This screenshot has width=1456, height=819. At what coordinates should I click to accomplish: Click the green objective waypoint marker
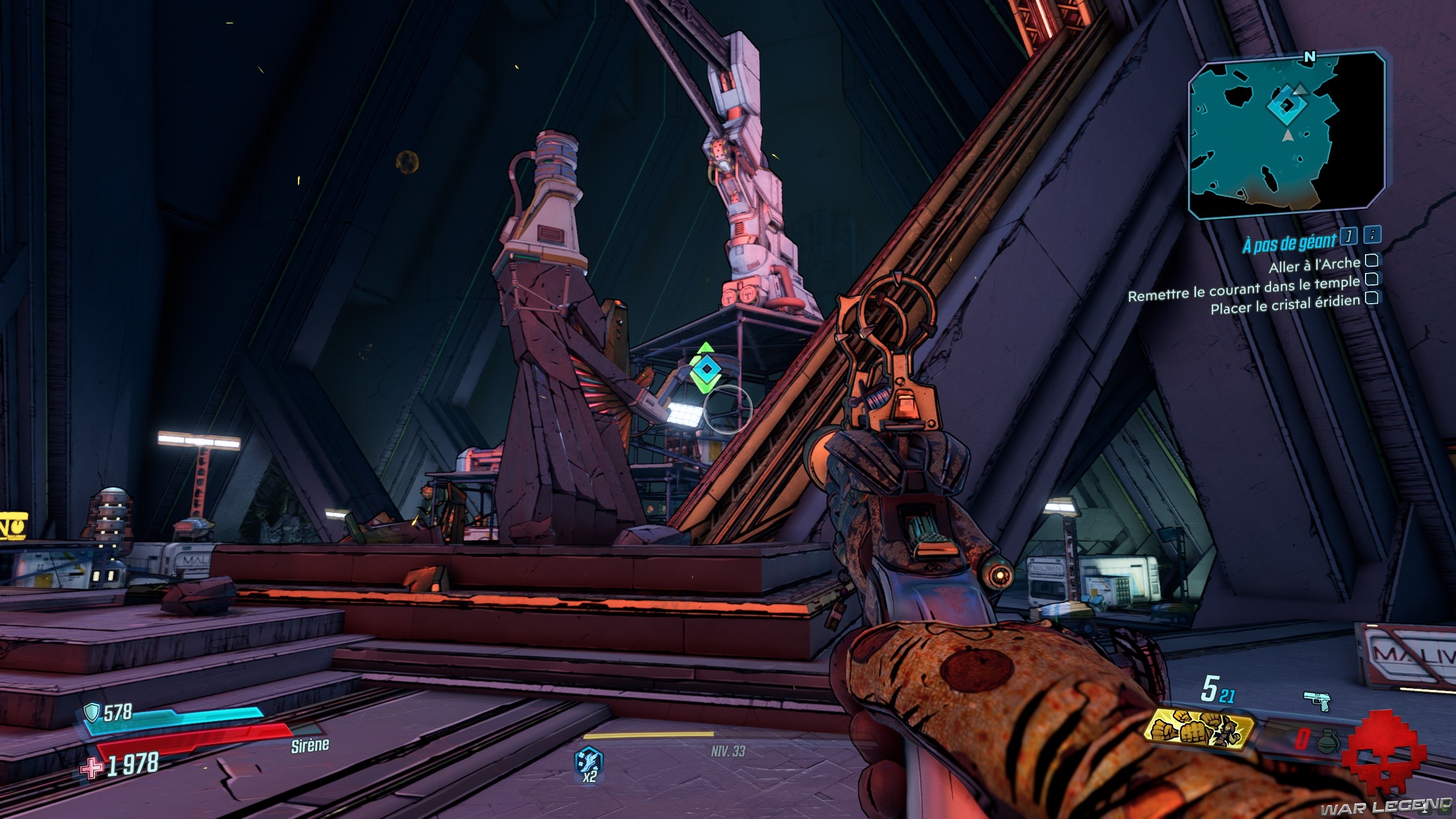coord(705,369)
